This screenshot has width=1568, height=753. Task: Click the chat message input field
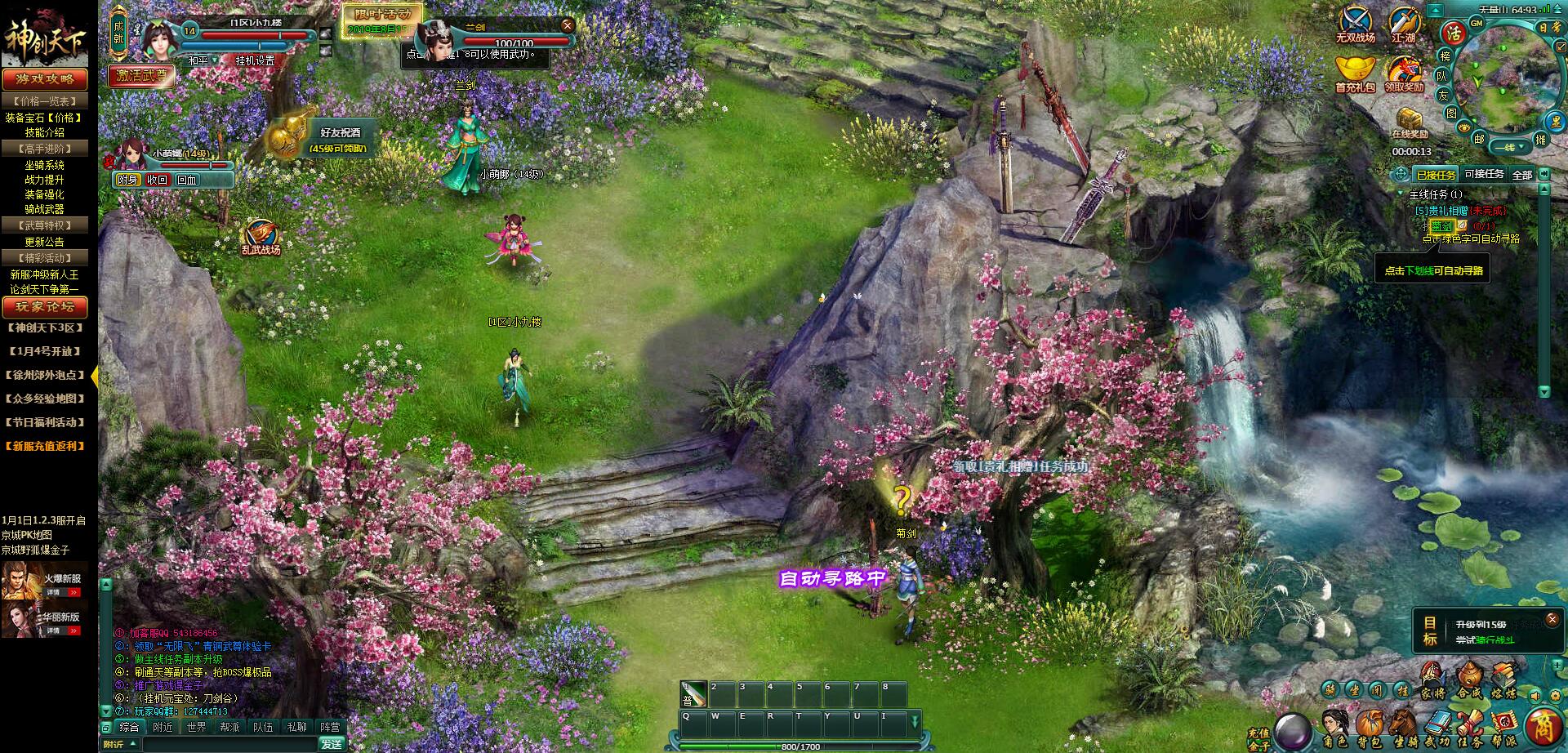(x=229, y=746)
